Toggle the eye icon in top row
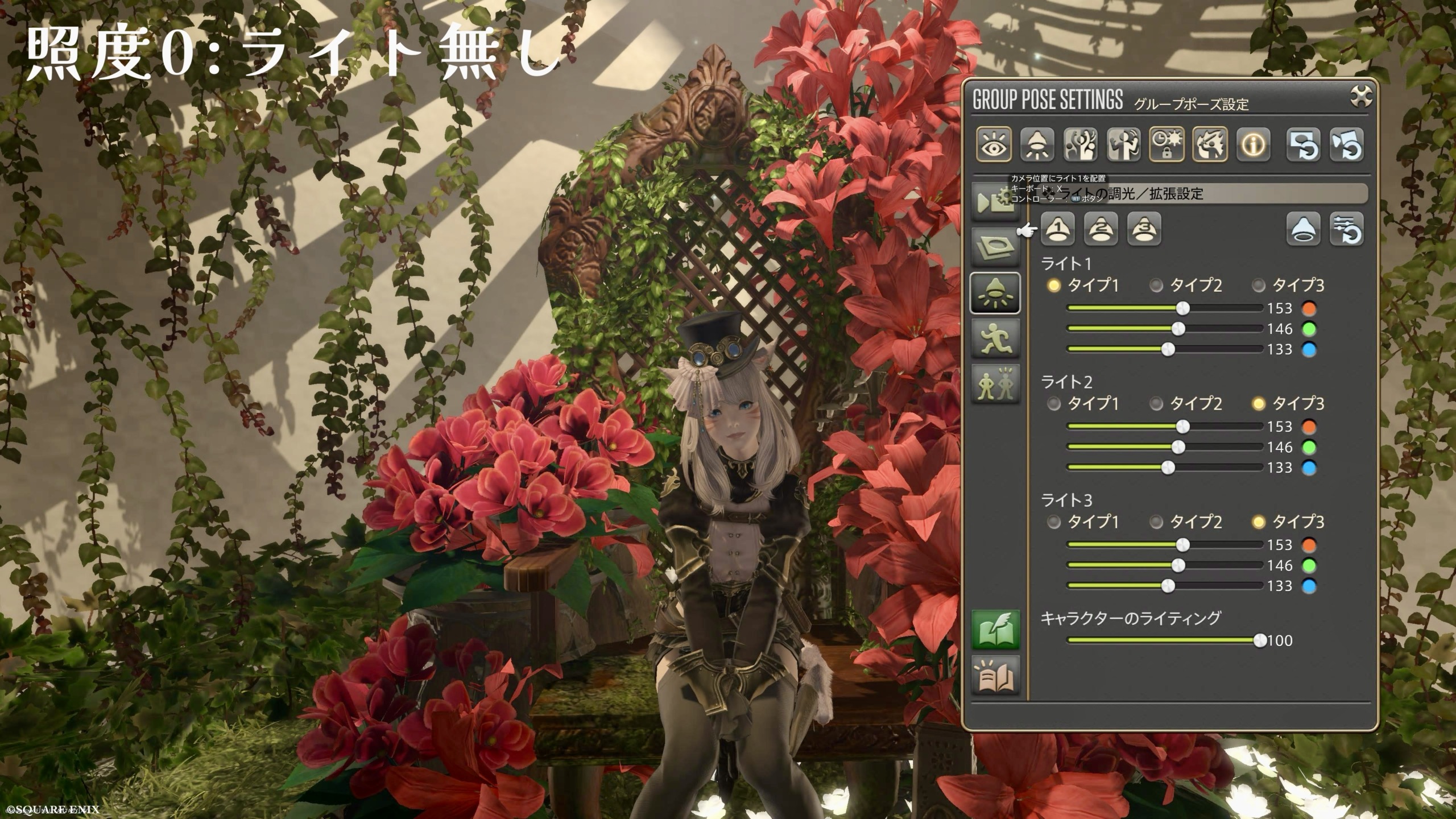1456x819 pixels. tap(994, 144)
